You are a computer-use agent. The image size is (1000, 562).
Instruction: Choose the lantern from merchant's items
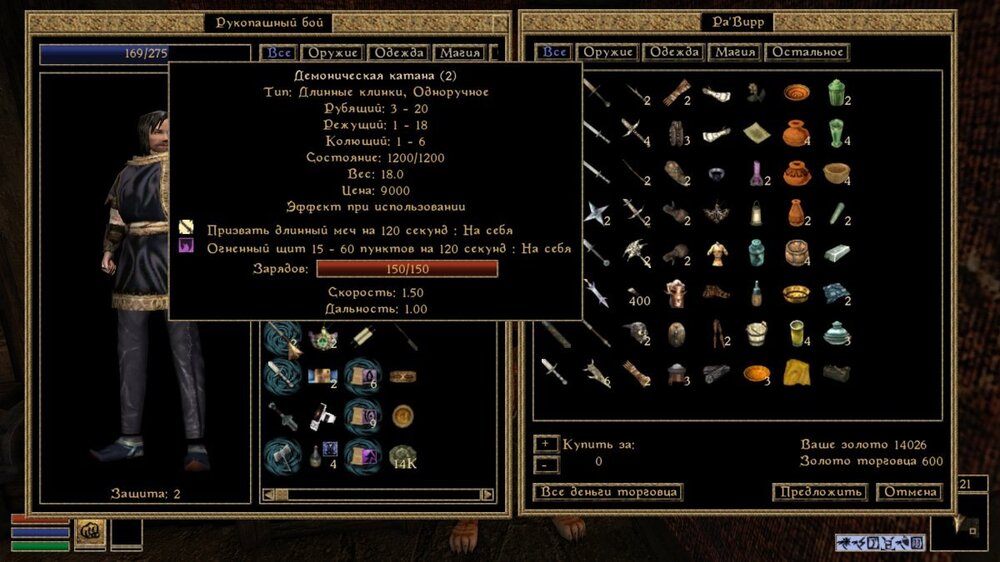click(x=757, y=213)
